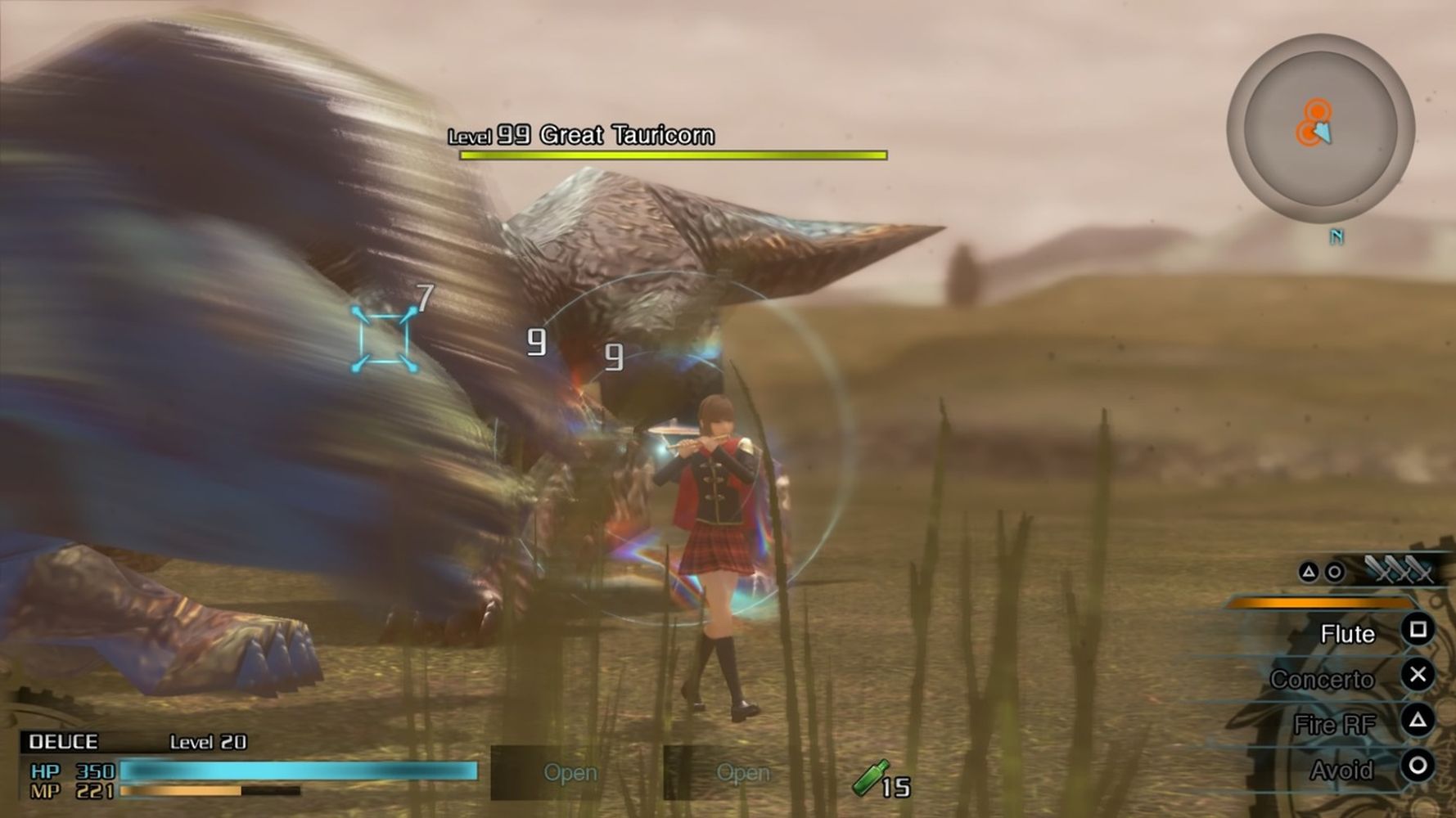Click the cyan lock-on target reticle
This screenshot has height=818, width=1456.
pos(383,338)
